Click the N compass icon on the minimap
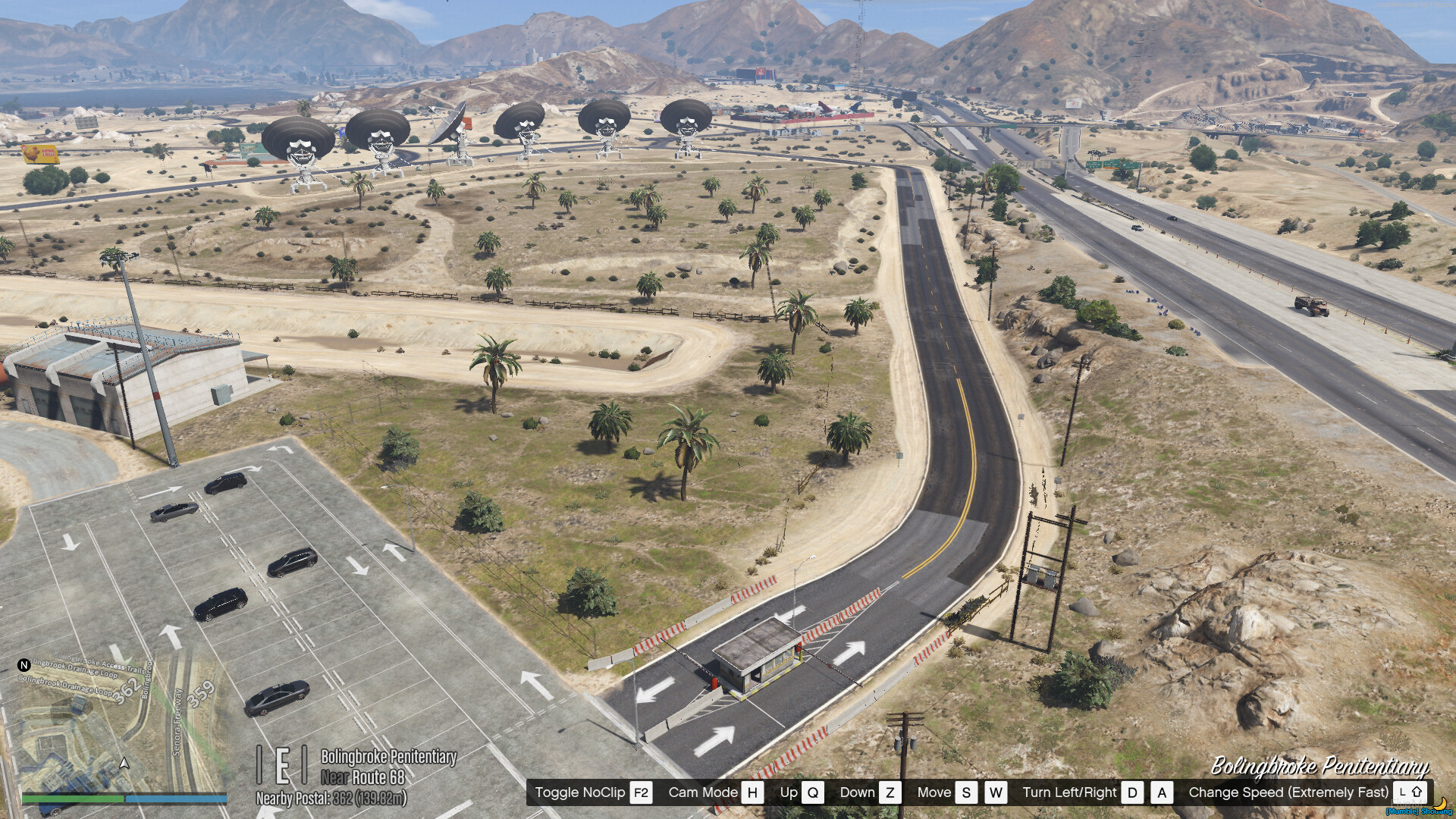Screen dimensions: 1456x819 (24, 665)
